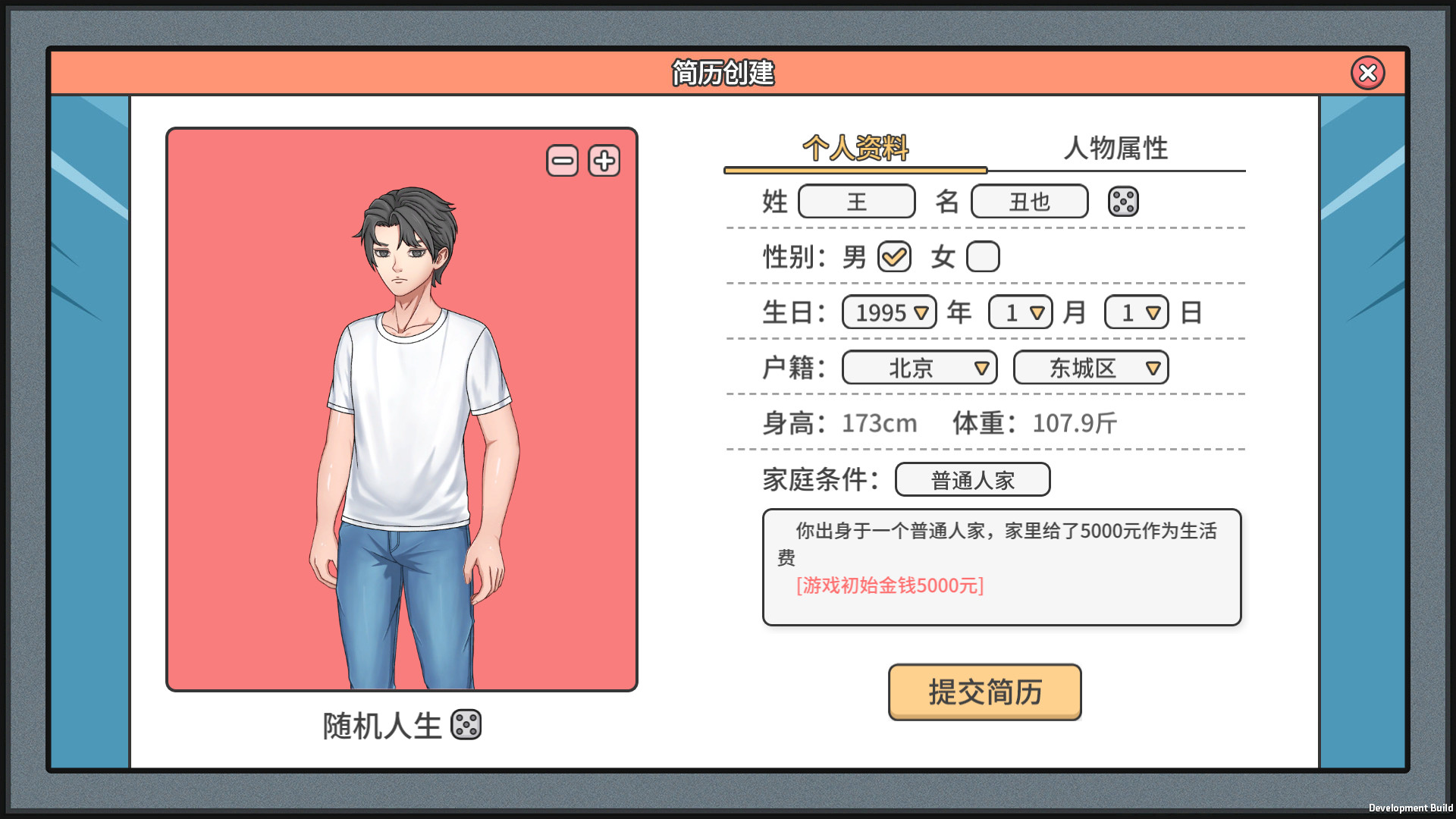This screenshot has height=819, width=1456.
Task: Switch to the 人物属性 tab
Action: (1116, 149)
